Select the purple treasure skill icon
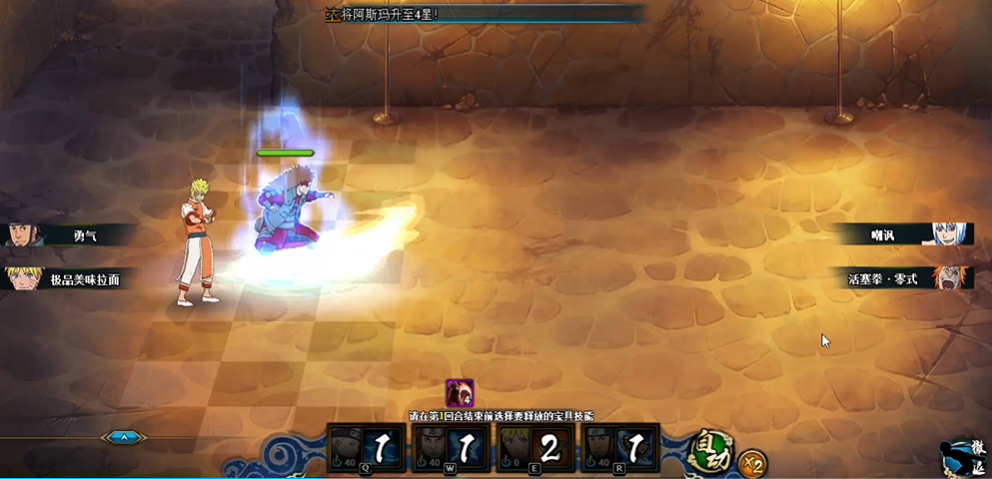 pyautogui.click(x=460, y=393)
